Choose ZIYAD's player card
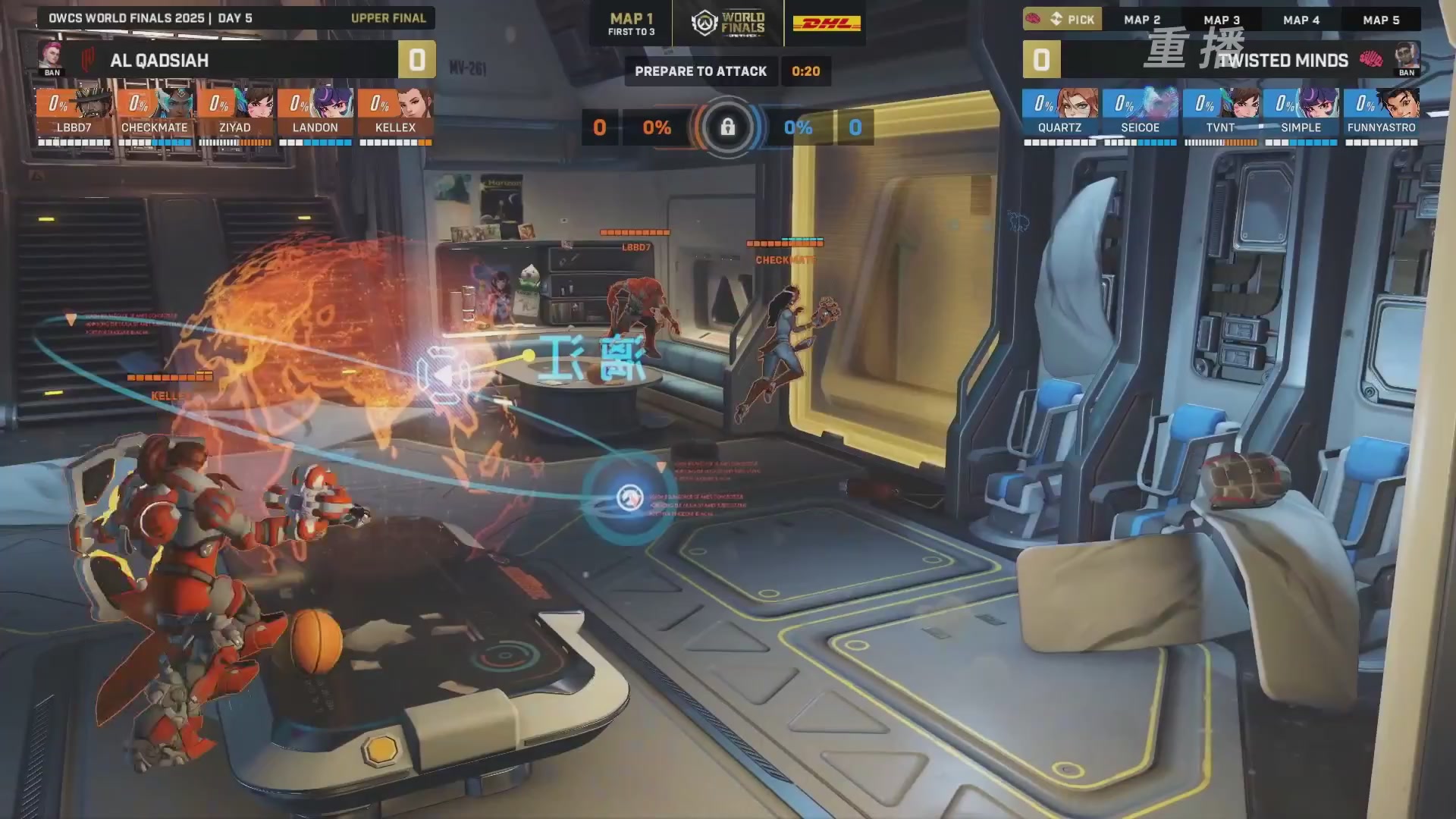The width and height of the screenshot is (1456, 819). pos(235,116)
